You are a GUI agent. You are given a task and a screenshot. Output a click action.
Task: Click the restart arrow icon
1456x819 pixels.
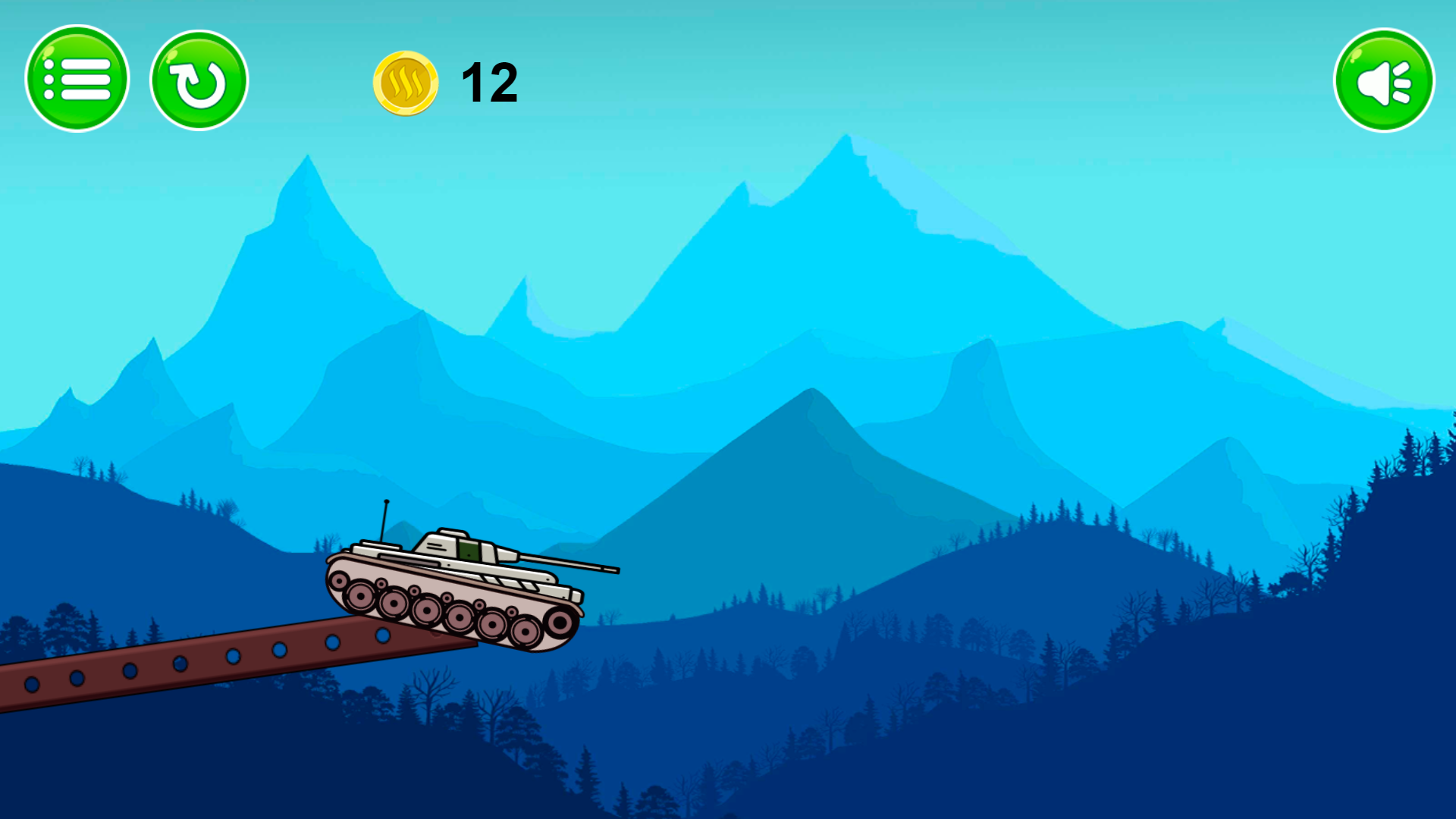point(199,79)
